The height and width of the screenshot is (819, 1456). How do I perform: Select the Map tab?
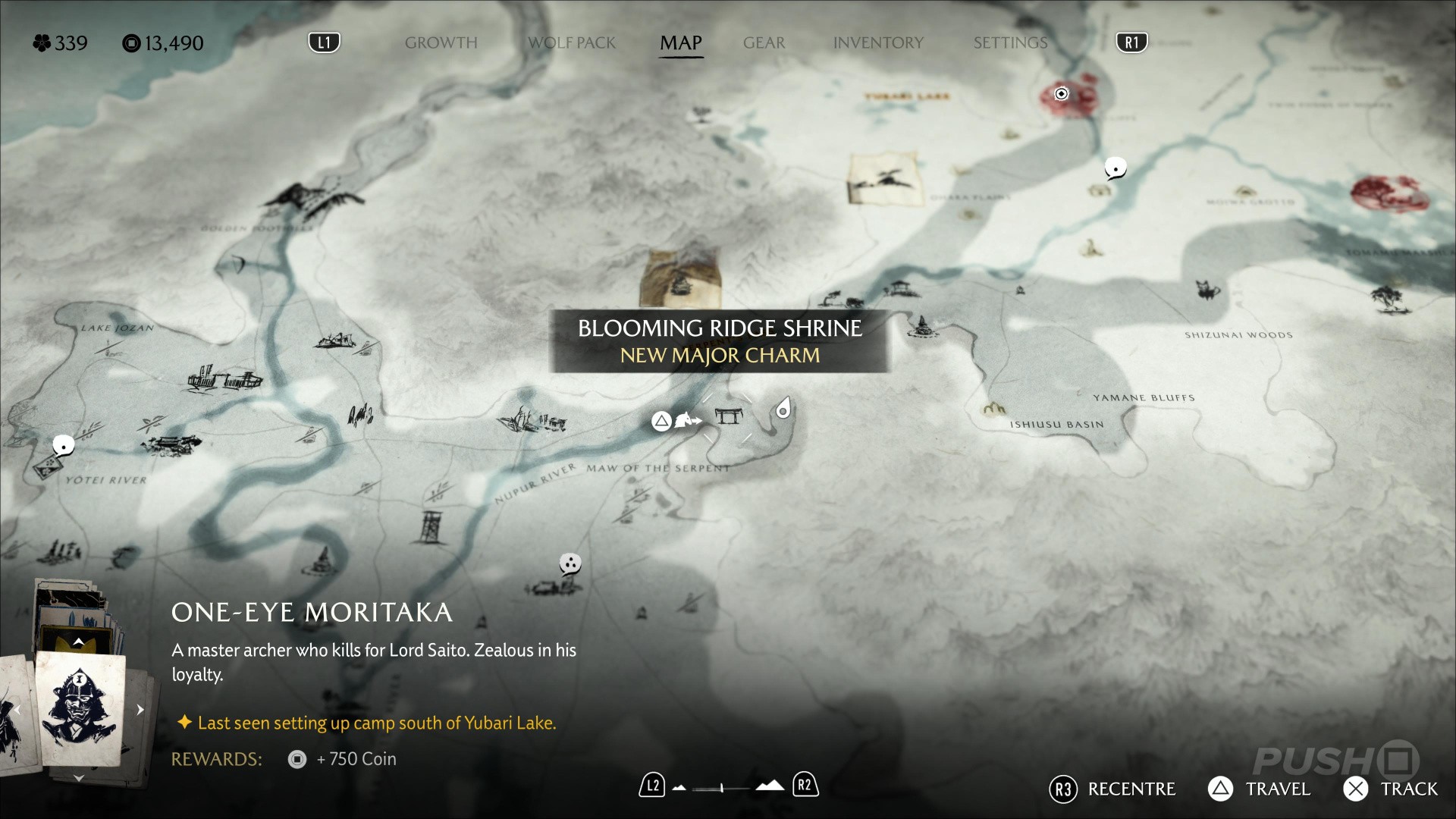(x=680, y=43)
